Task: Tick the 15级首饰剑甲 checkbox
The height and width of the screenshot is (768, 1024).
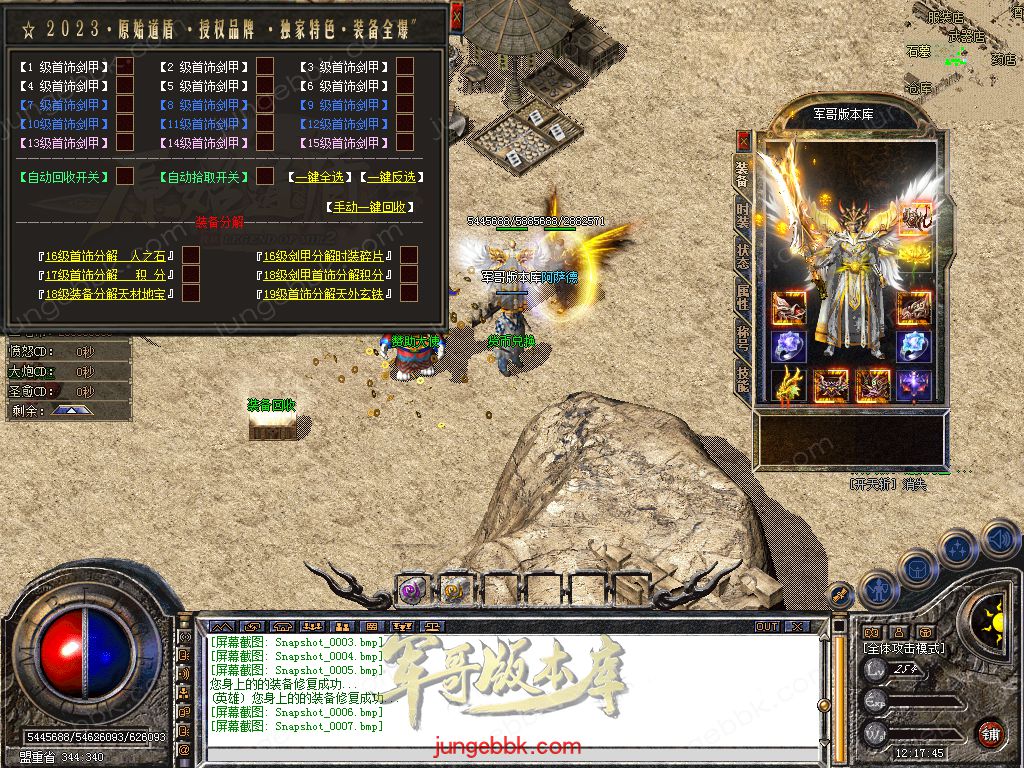Action: [x=405, y=143]
